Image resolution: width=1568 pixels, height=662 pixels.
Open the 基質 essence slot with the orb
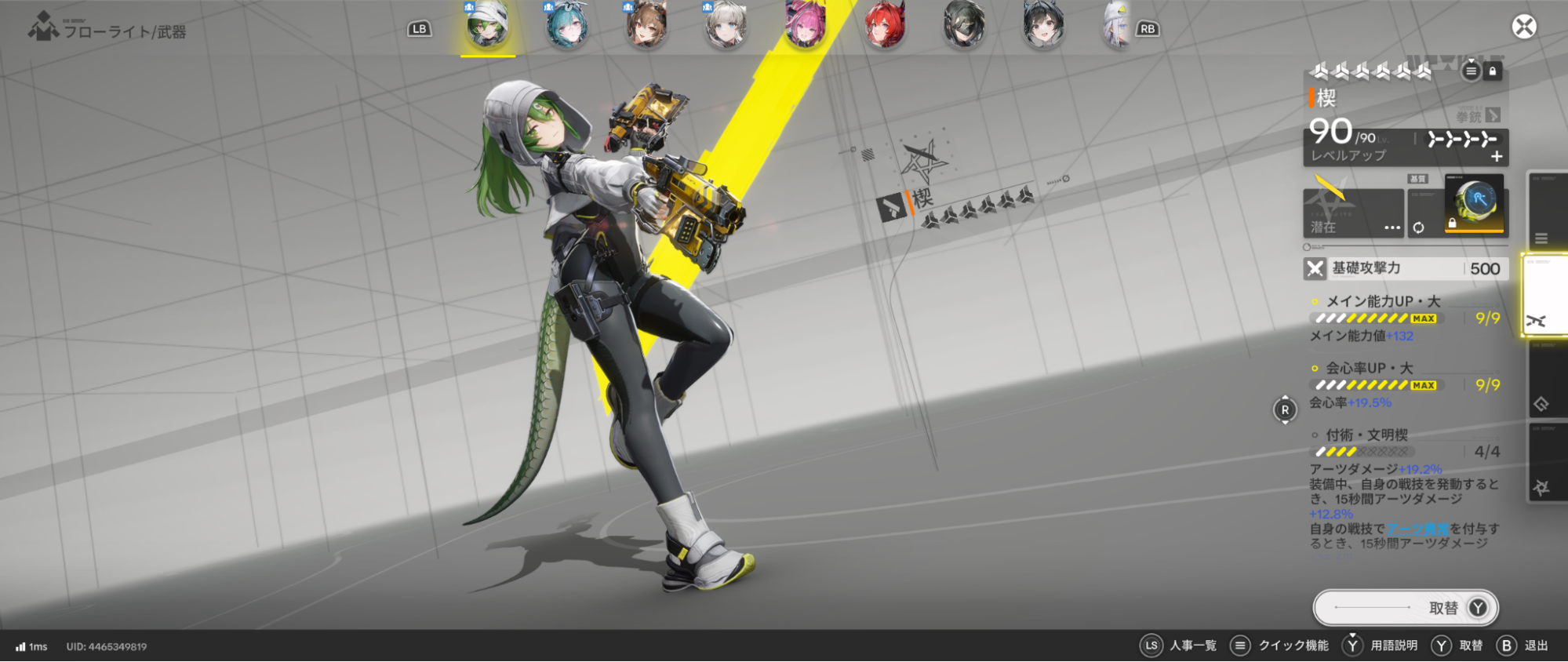point(1475,206)
